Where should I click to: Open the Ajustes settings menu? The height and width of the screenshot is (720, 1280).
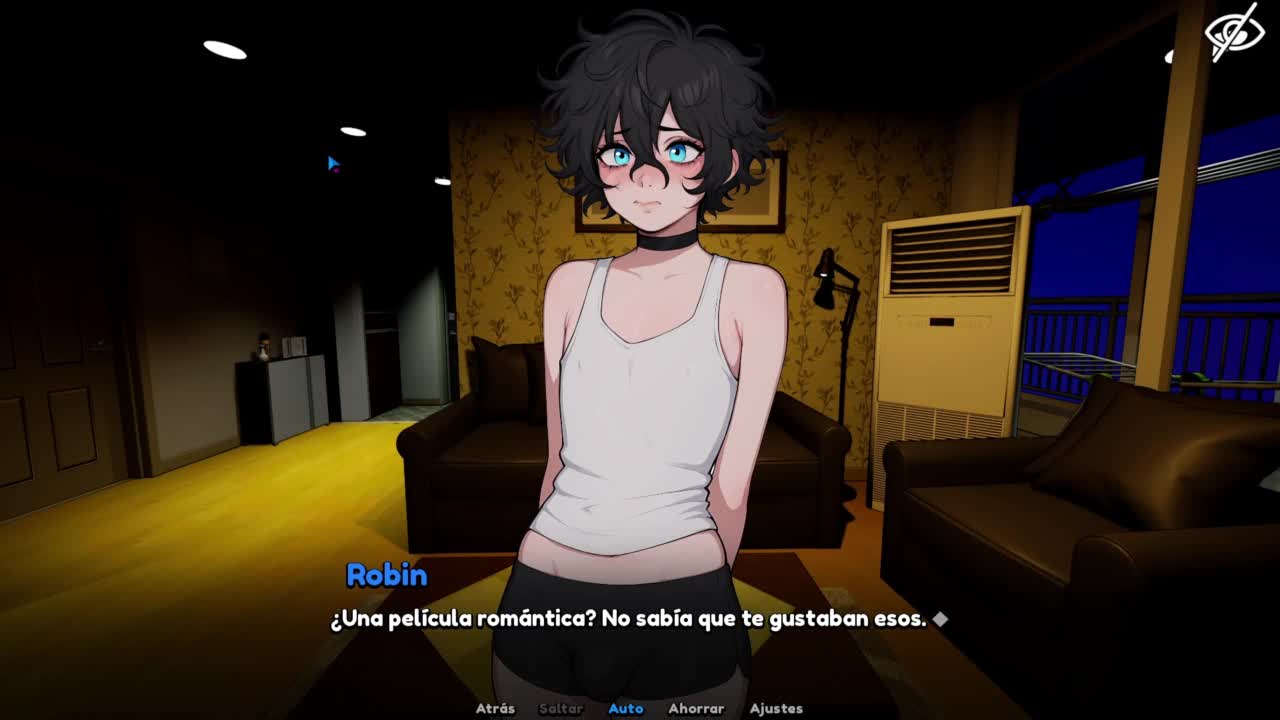coord(776,708)
